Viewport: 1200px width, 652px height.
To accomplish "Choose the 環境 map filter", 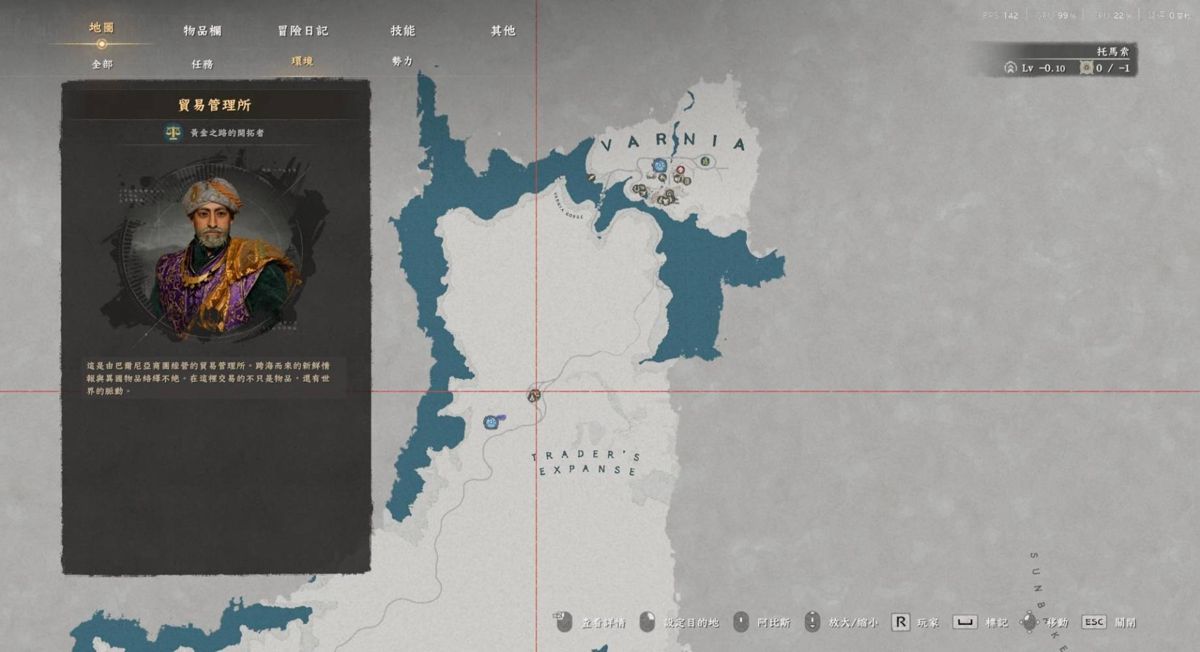I will (x=302, y=62).
